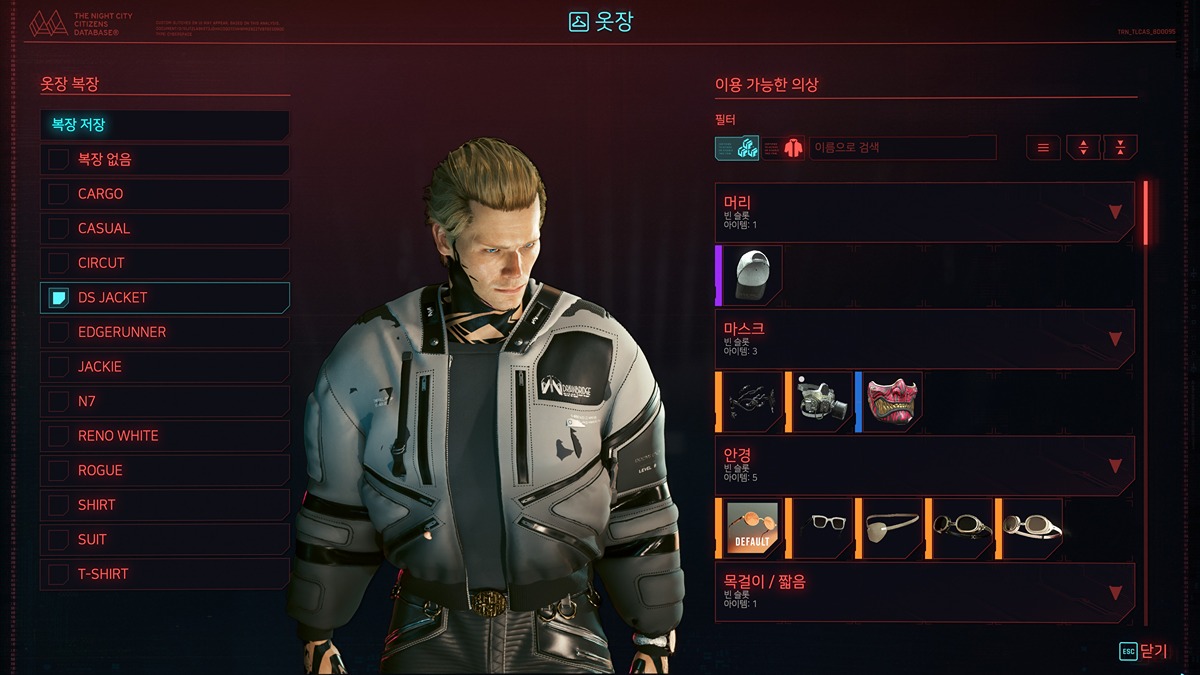Switch to the T-SHIRT outfit
The height and width of the screenshot is (675, 1200).
165,574
